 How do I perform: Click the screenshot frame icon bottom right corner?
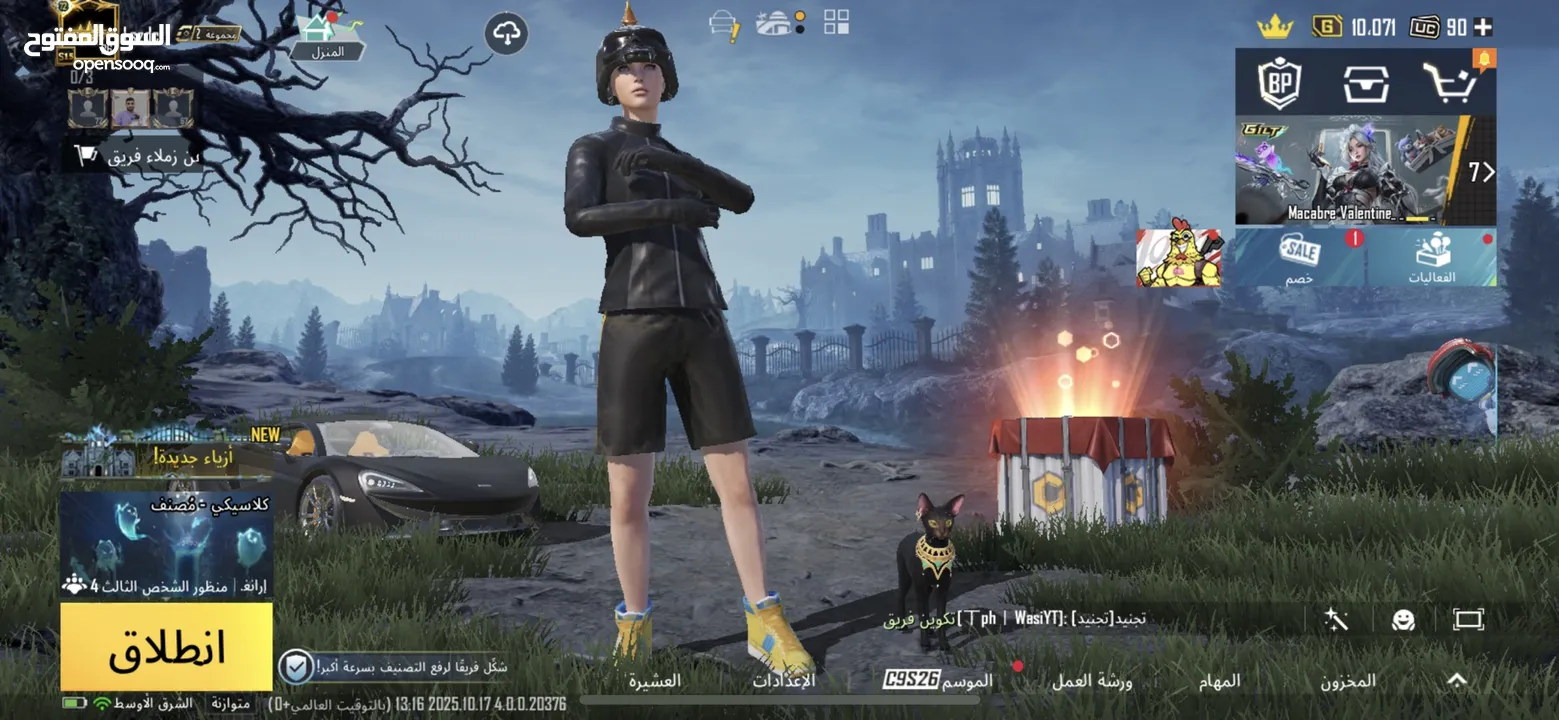click(x=1469, y=618)
